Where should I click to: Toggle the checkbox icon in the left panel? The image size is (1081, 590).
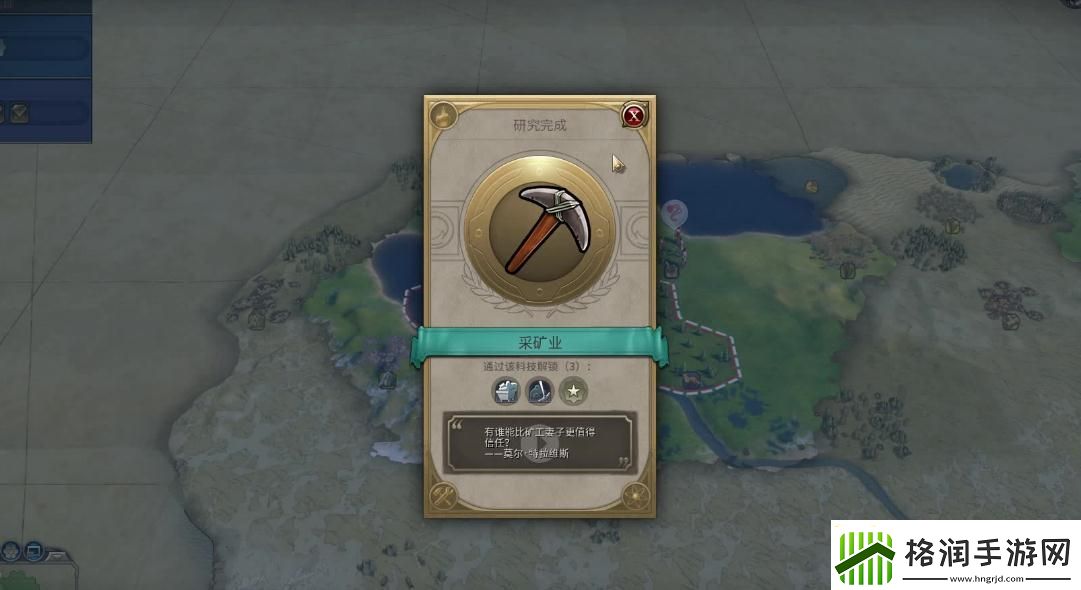(19, 113)
